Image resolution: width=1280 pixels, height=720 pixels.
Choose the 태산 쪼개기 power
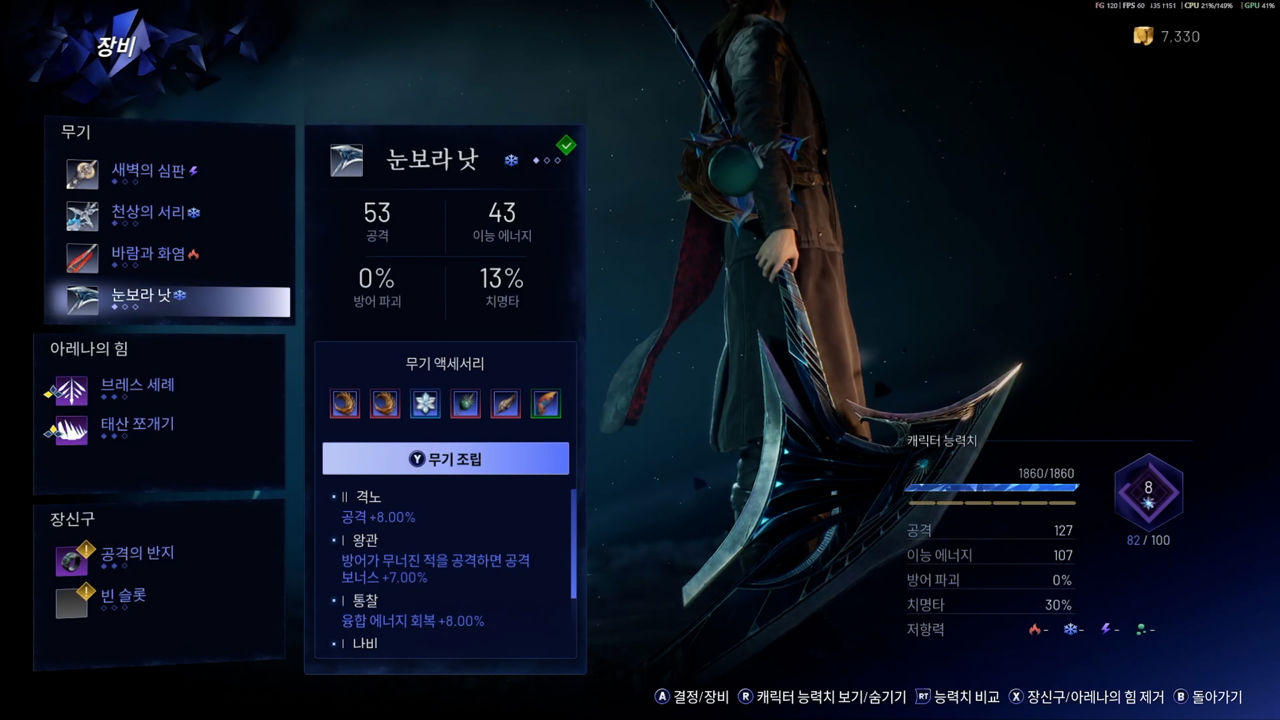tap(137, 426)
